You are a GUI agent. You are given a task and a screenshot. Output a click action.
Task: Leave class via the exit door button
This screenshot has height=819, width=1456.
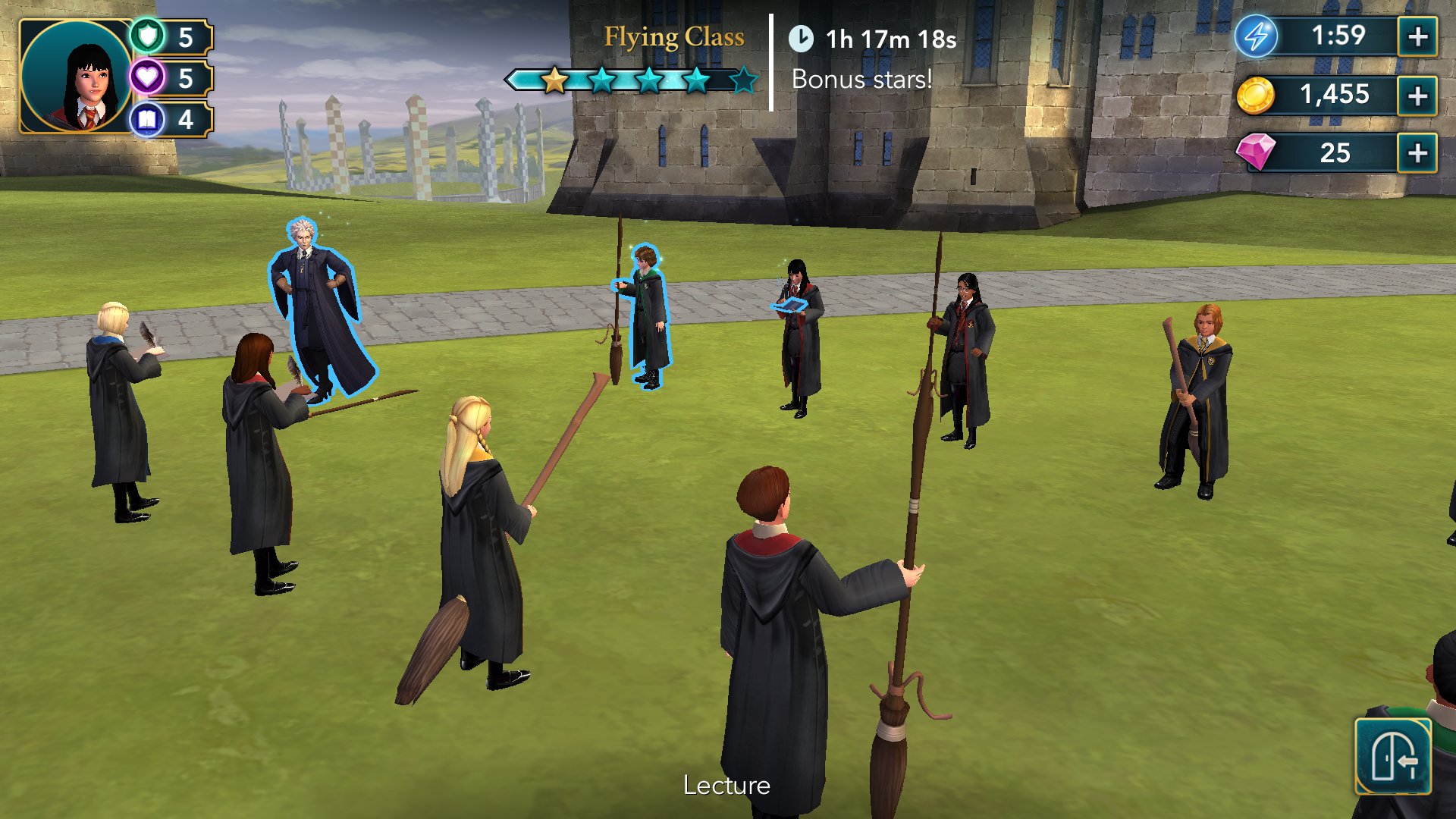coord(1392,757)
